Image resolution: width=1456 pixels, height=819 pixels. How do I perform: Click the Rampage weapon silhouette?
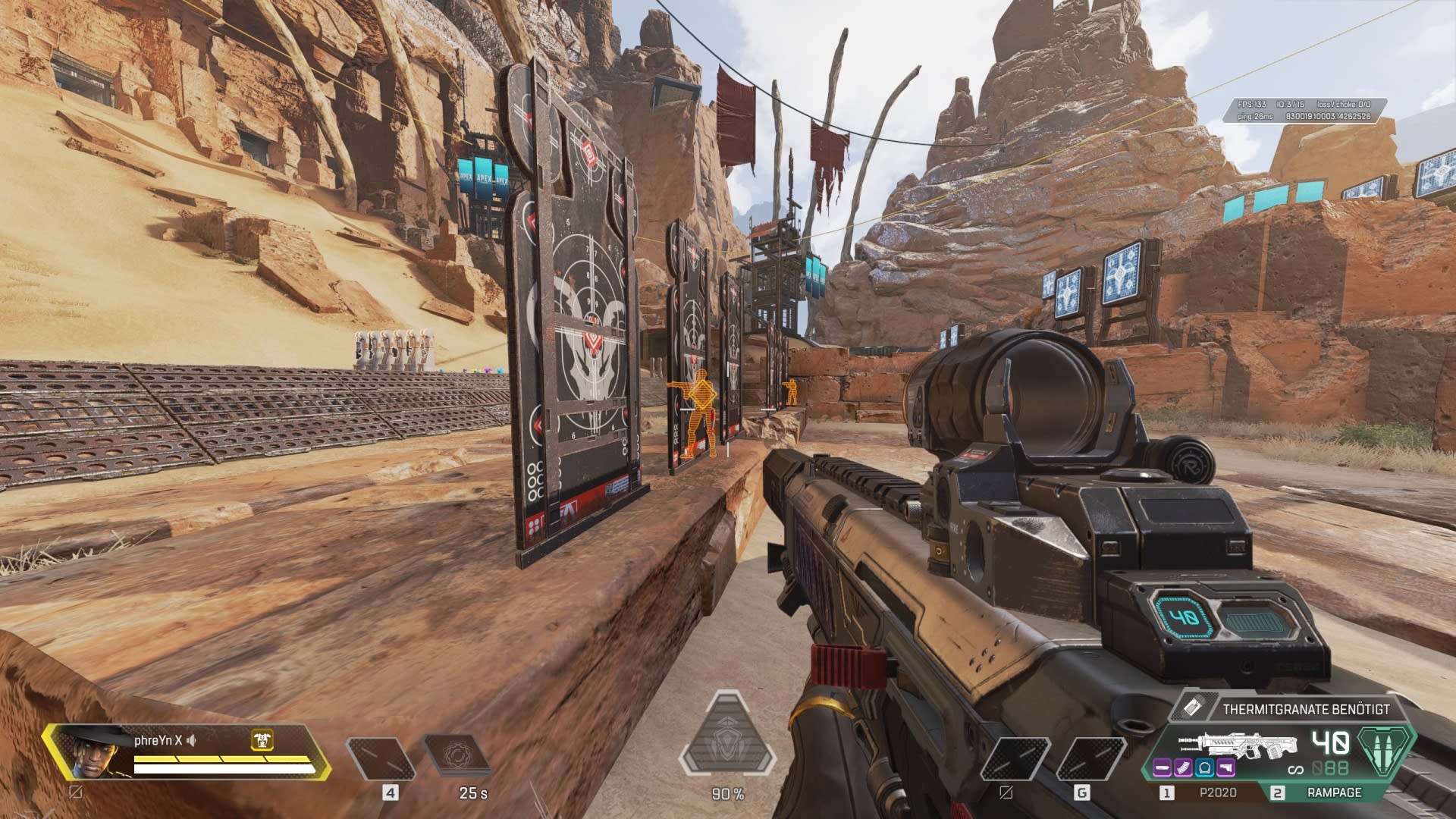click(1240, 745)
